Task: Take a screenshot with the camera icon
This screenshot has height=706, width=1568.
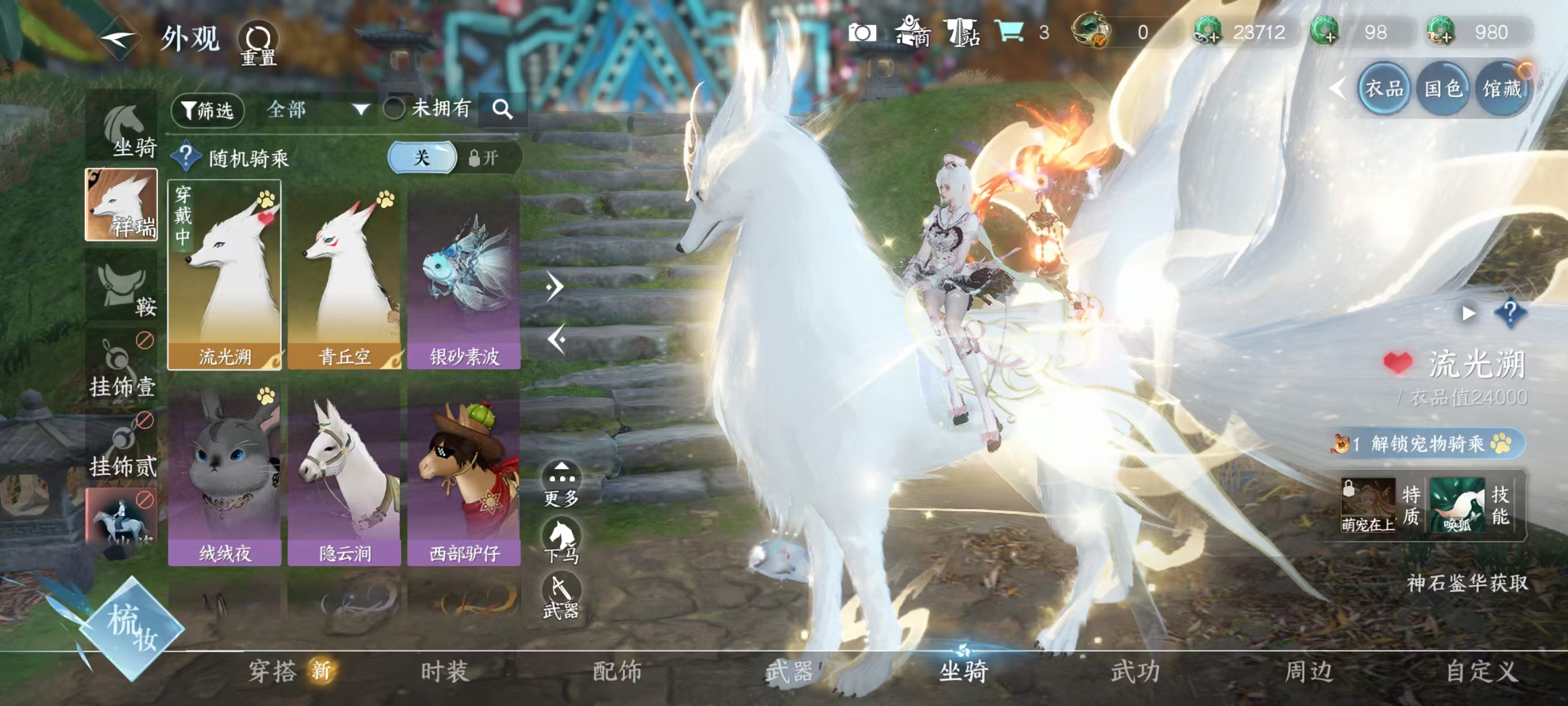Action: click(x=862, y=32)
